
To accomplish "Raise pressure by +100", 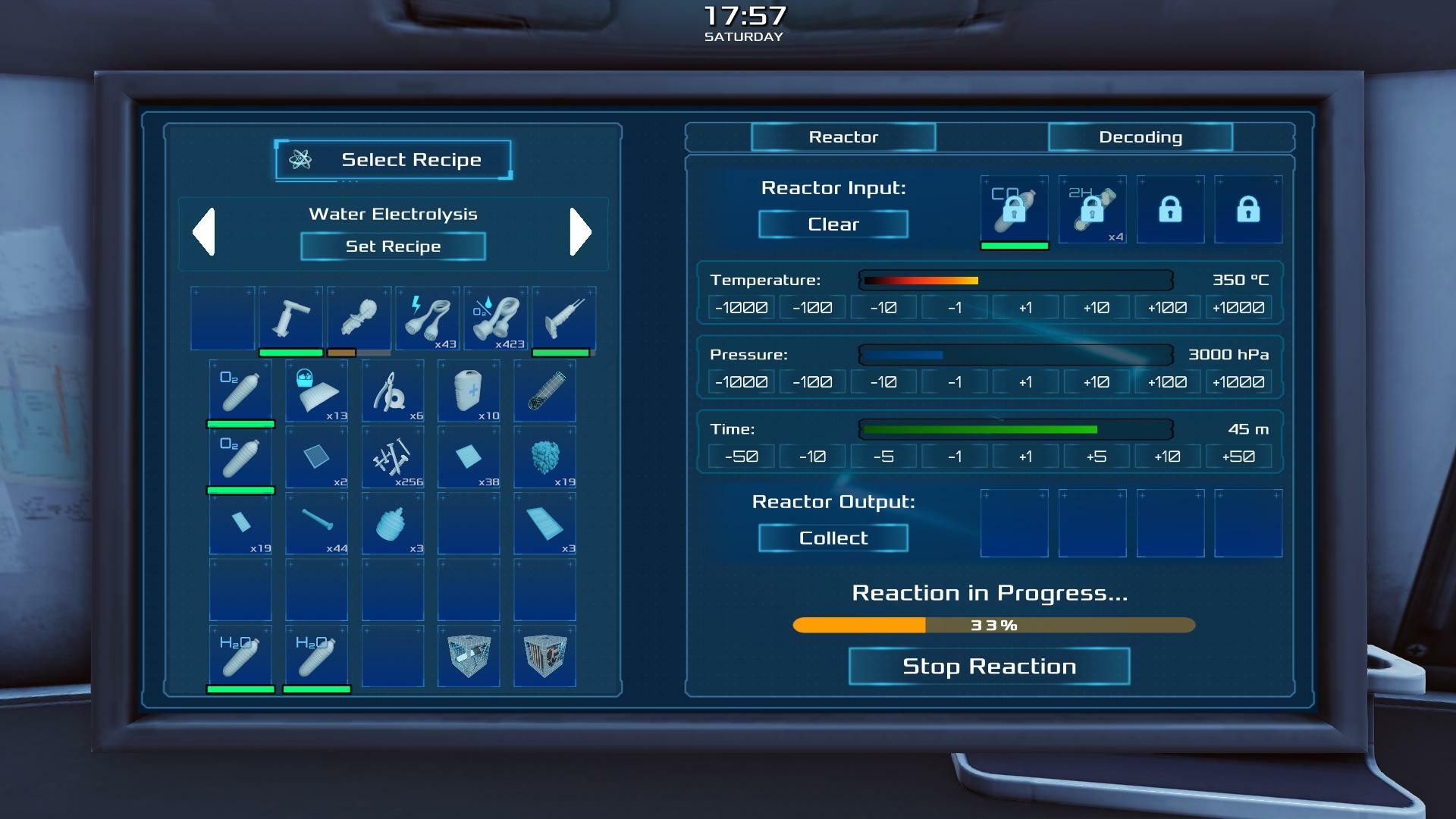I will tap(1167, 382).
